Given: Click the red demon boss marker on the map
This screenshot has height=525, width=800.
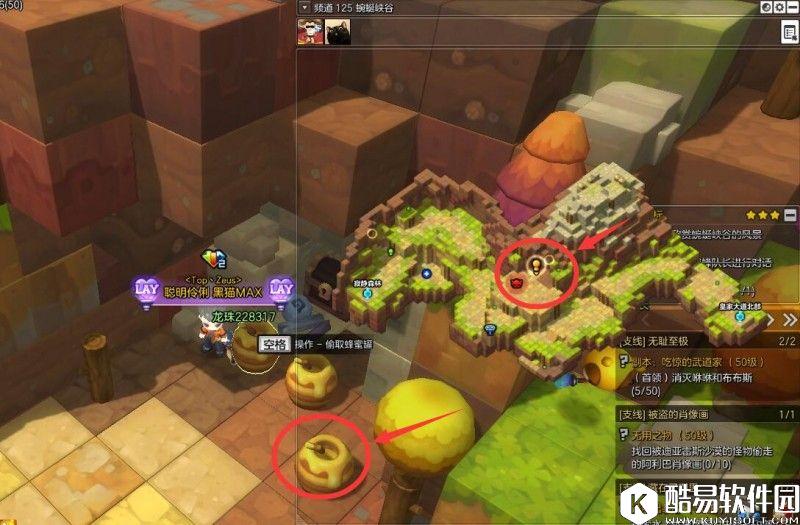Looking at the screenshot, I should pos(516,283).
